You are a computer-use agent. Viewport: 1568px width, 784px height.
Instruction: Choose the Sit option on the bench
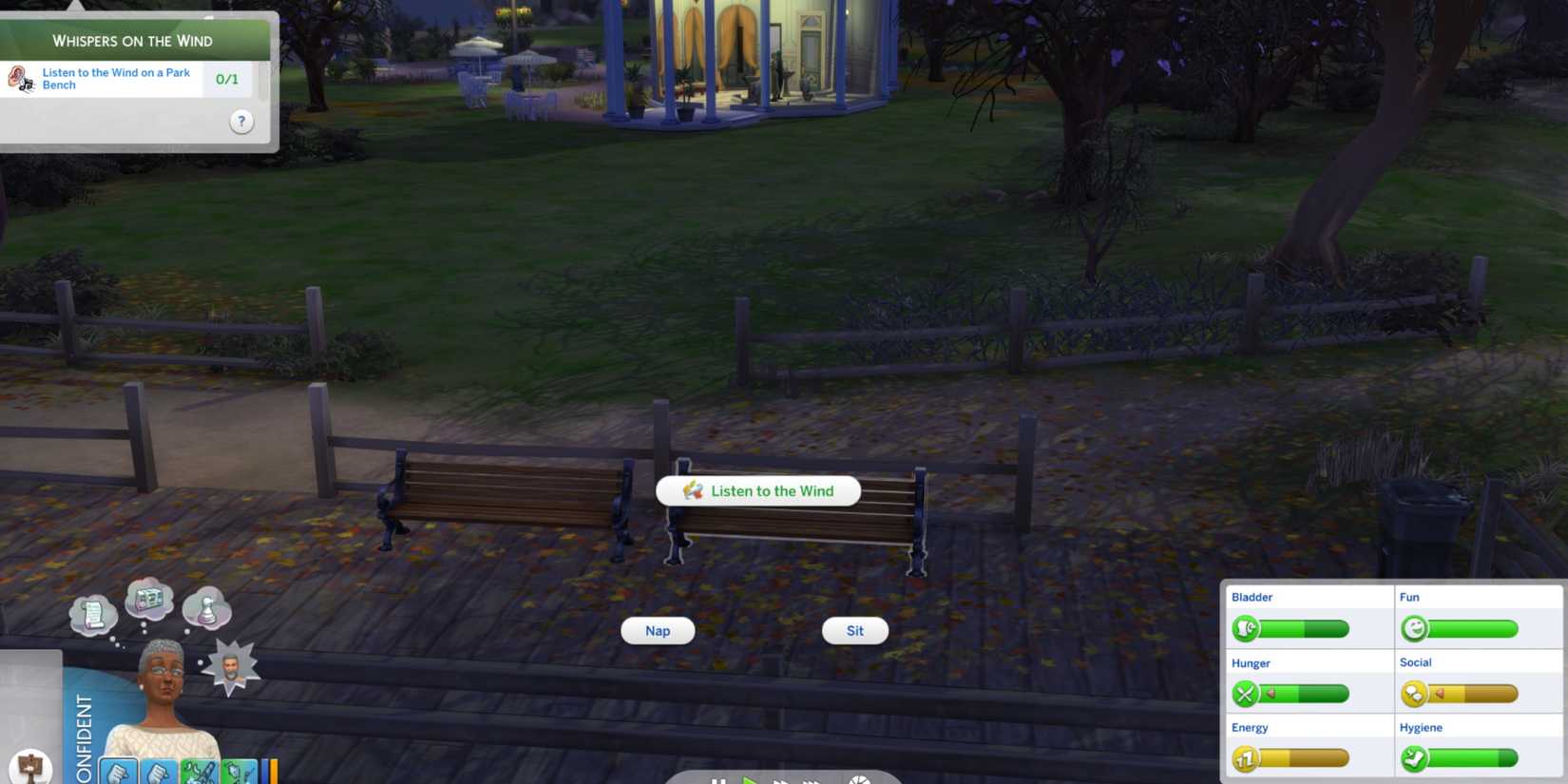(854, 630)
